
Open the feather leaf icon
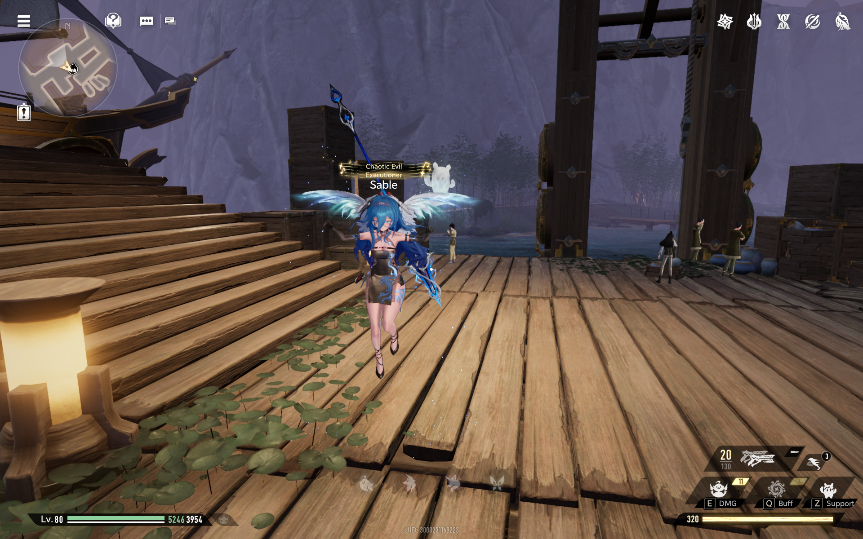[841, 21]
